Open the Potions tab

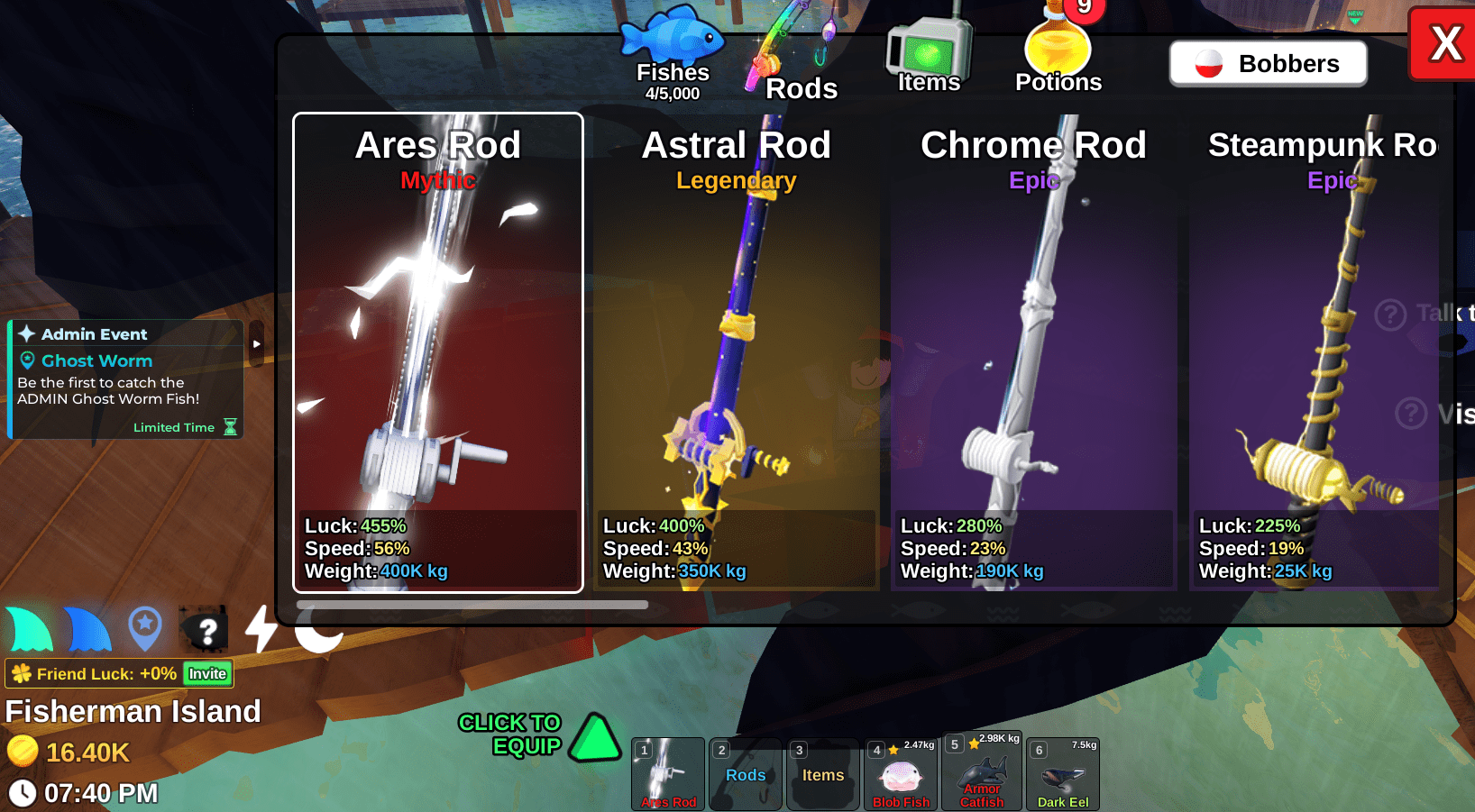point(1058,56)
